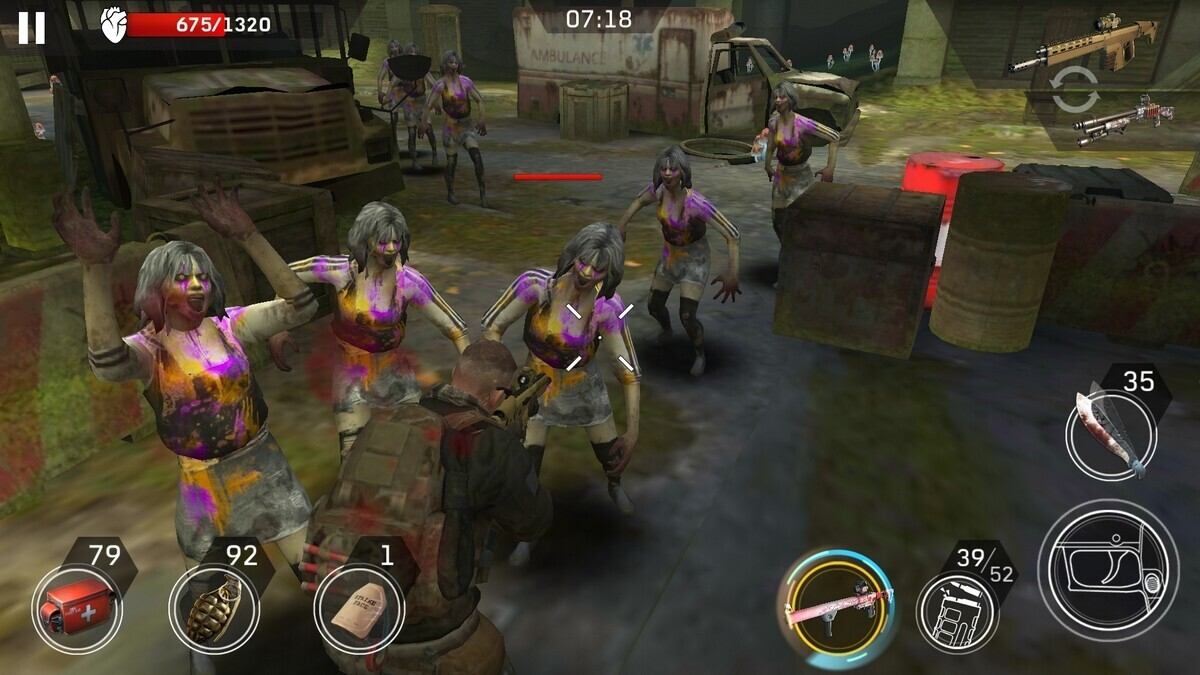Throw a grenade
The image size is (1200, 675).
tap(213, 607)
